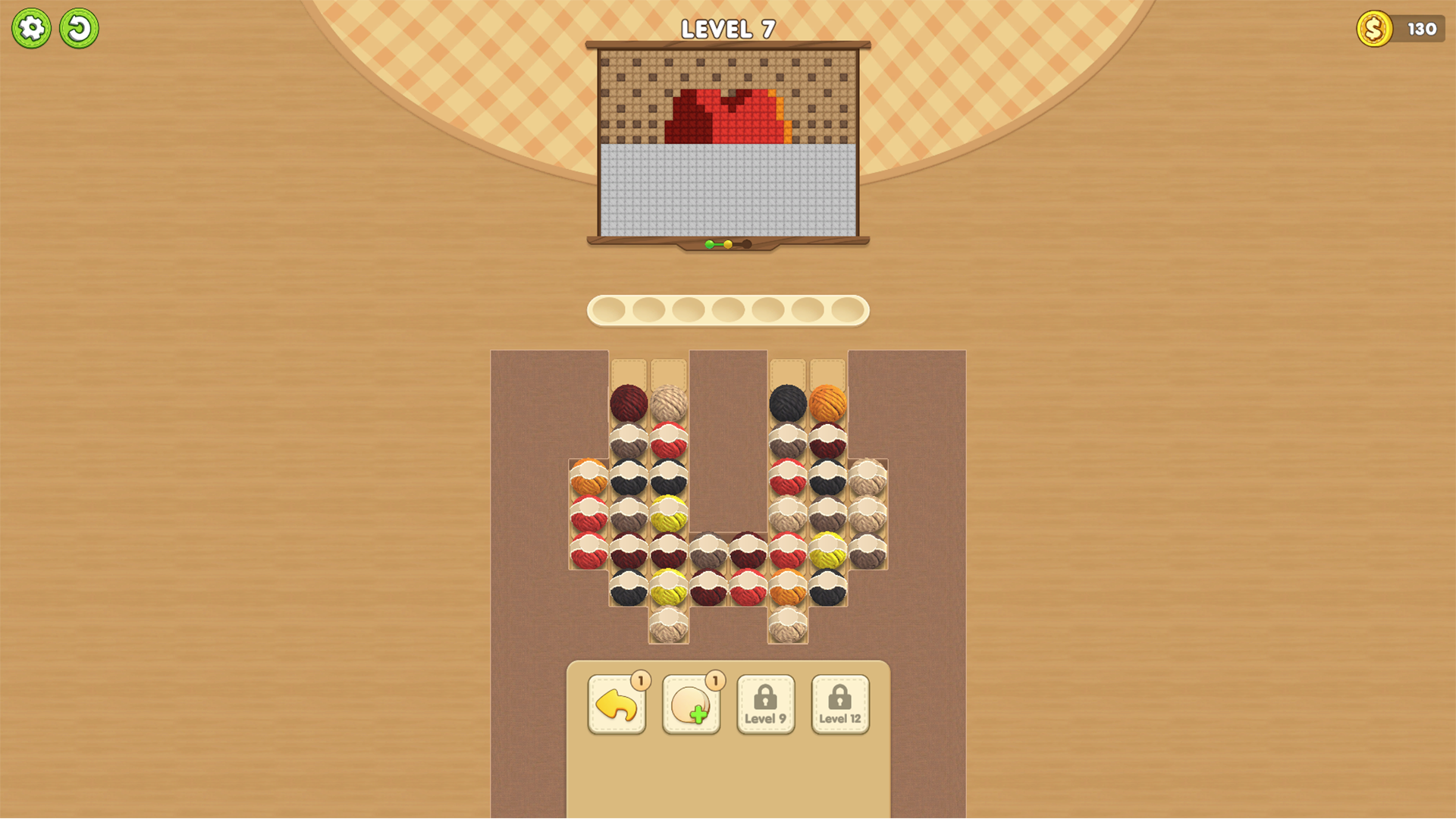Click the badge showing 1 on the undo power-up

coord(639,682)
